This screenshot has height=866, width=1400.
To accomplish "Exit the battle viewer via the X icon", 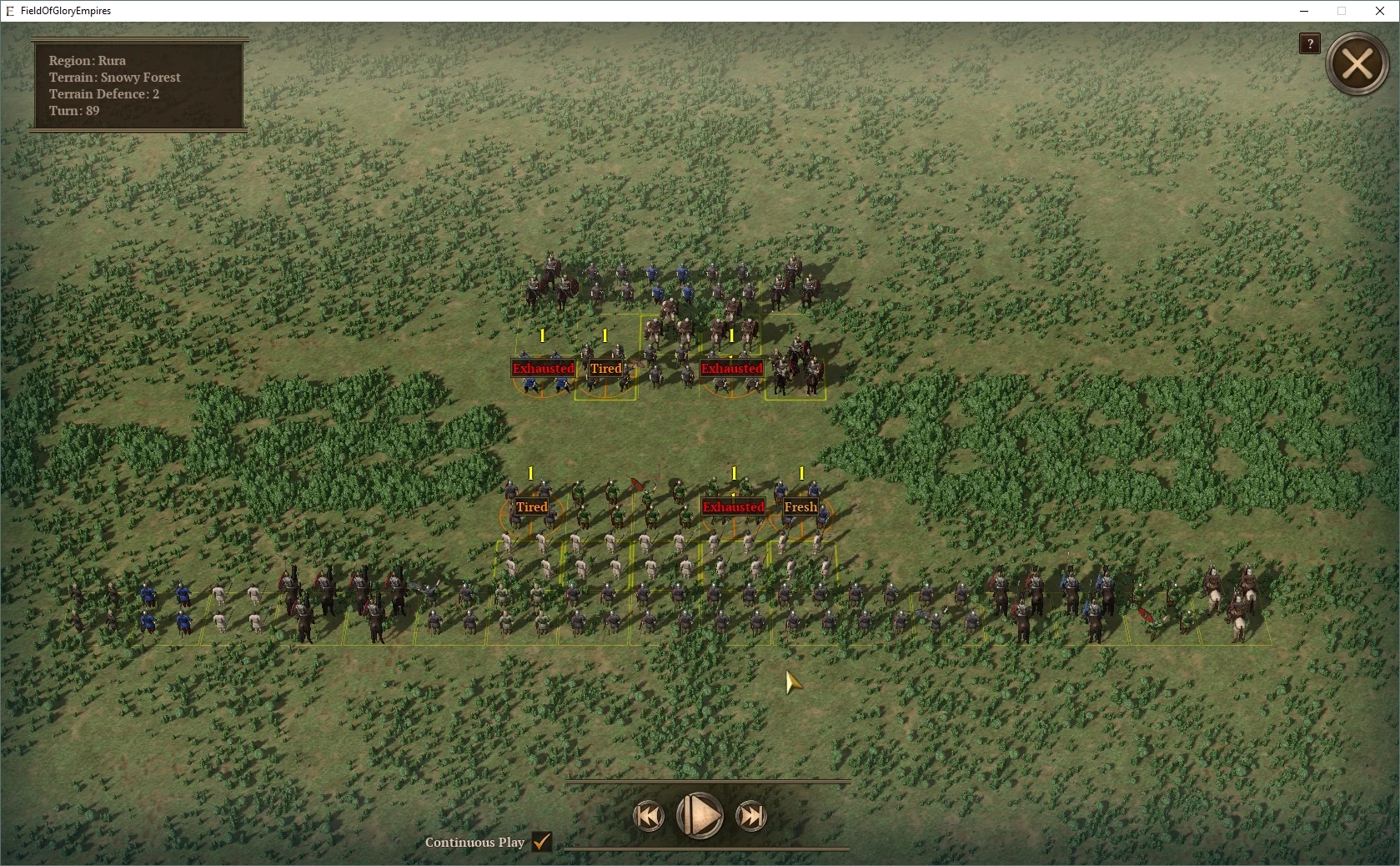I will pos(1357,63).
